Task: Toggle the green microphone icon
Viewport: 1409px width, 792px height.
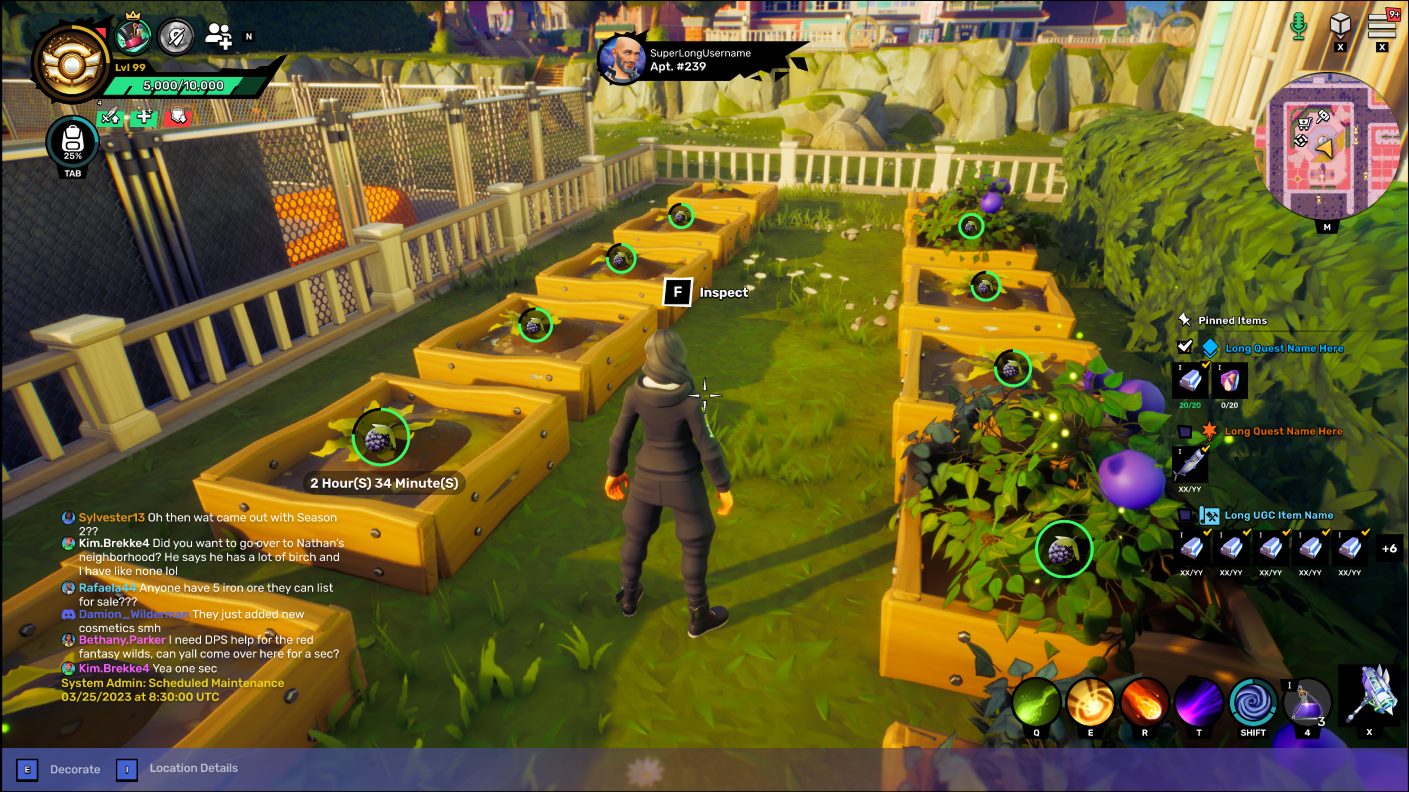Action: point(1298,25)
